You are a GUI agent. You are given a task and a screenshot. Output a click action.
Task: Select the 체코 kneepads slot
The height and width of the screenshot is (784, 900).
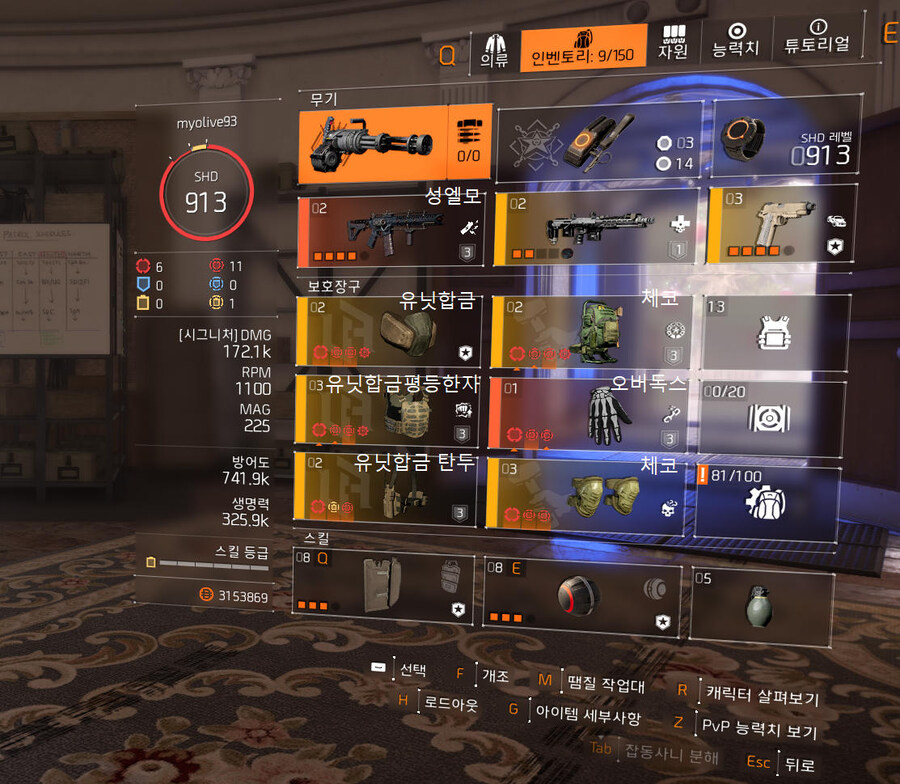(x=589, y=492)
